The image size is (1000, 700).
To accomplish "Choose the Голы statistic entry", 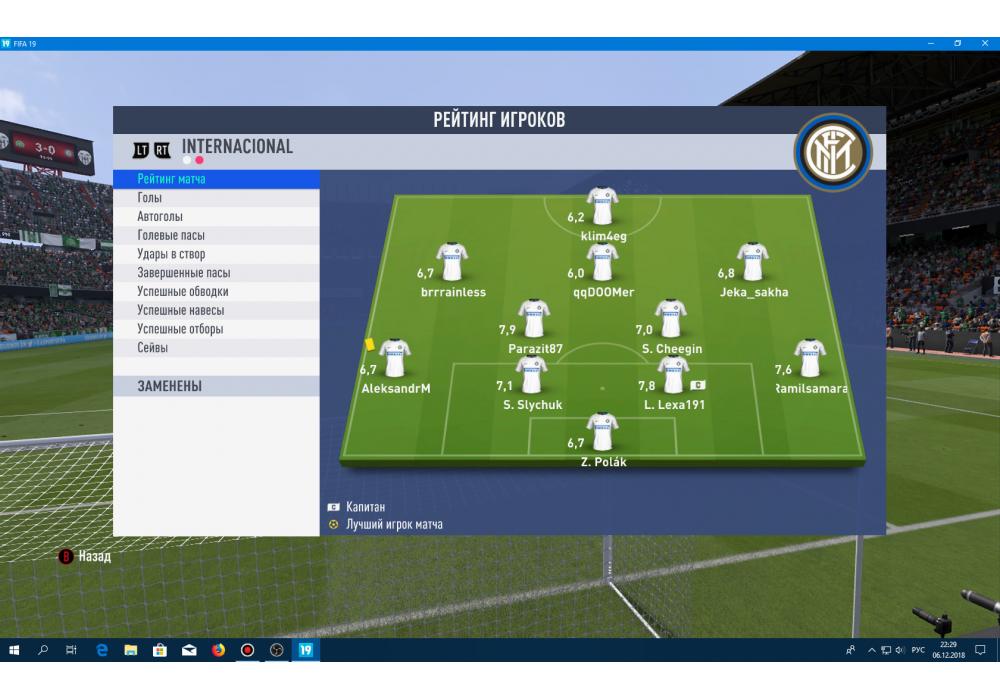I will click(216, 198).
